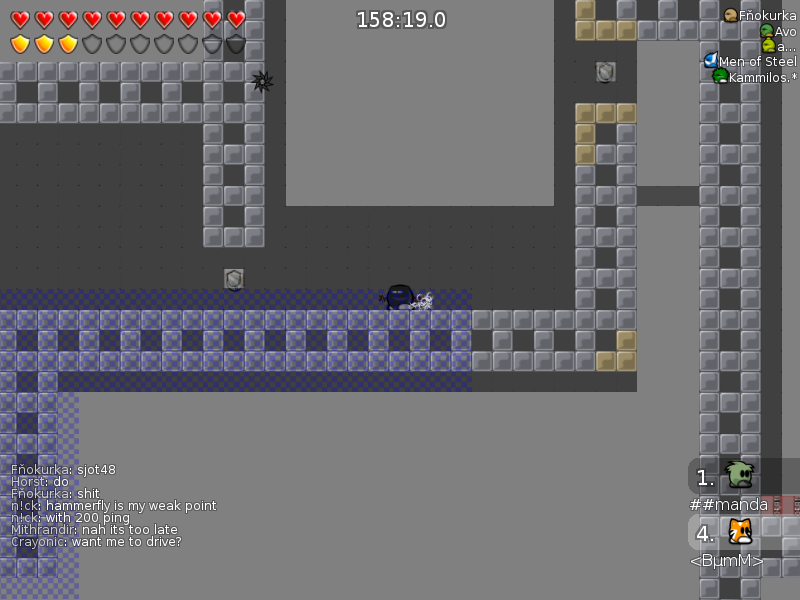Image resolution: width=800 pixels, height=600 pixels.
Task: Select Mithrandir's chat message
Action: coord(94,530)
